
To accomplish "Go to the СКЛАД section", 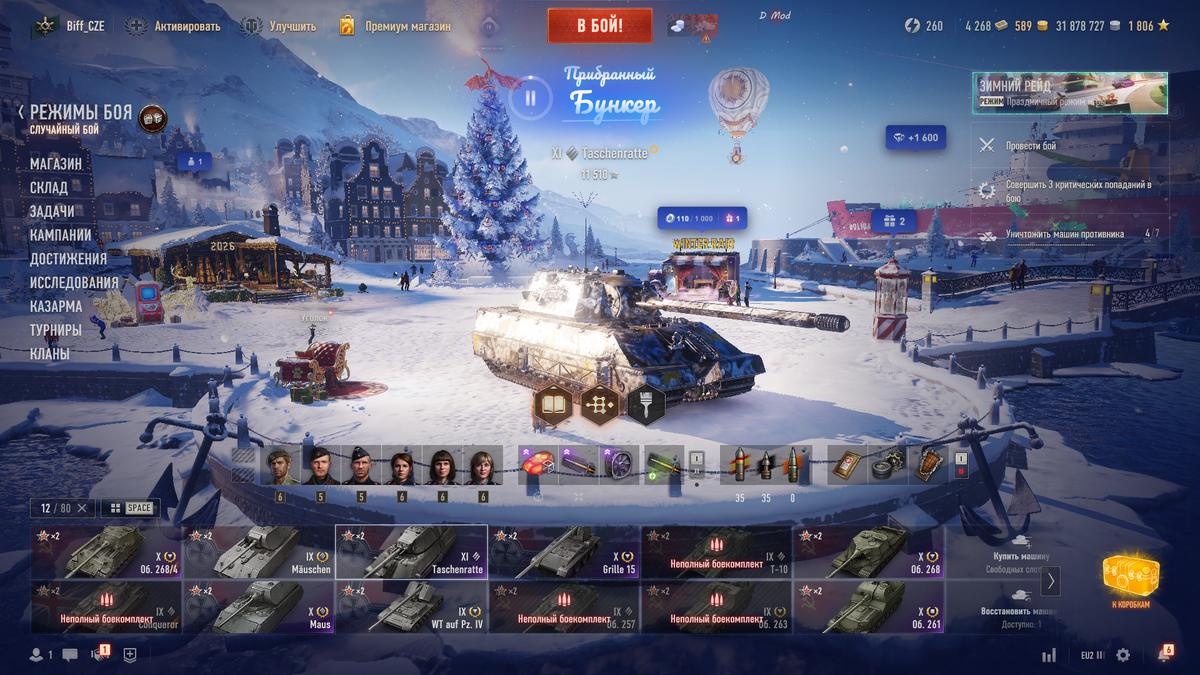I will tap(49, 188).
